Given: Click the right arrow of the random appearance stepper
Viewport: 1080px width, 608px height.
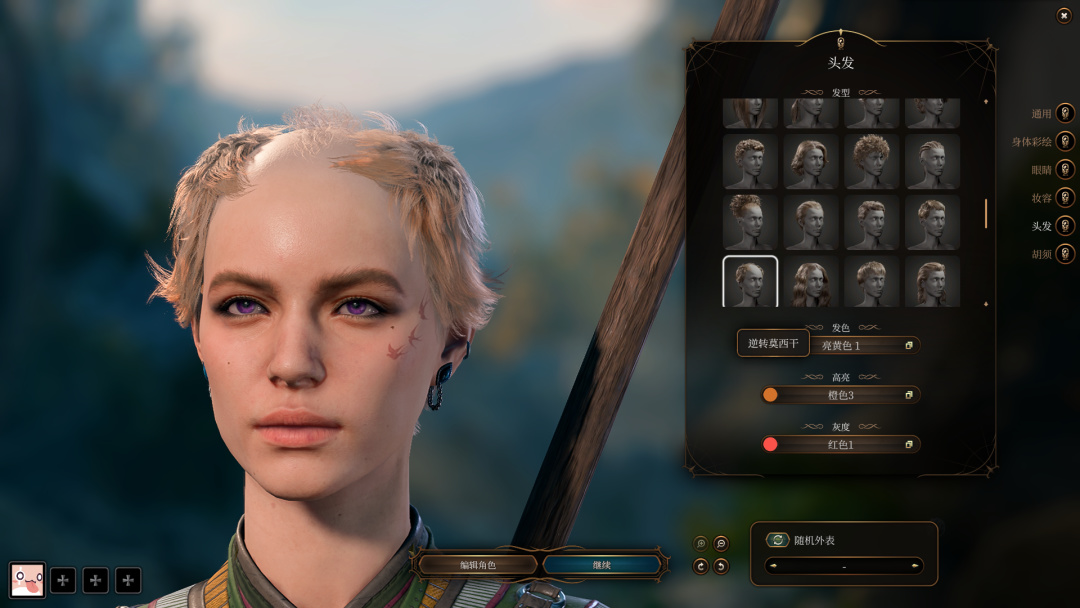Looking at the screenshot, I should click(x=915, y=566).
